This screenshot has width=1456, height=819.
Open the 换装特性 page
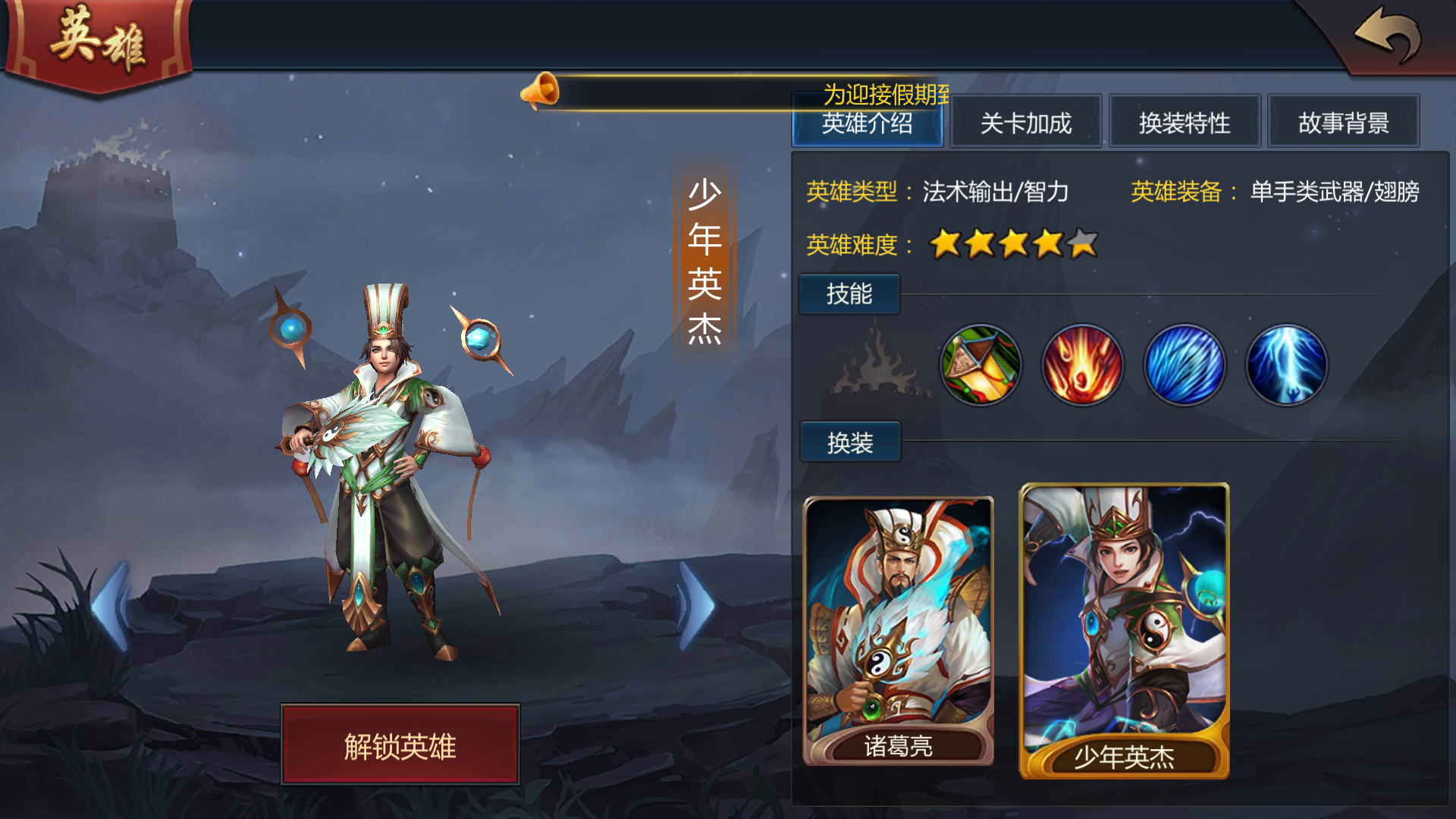click(1184, 123)
